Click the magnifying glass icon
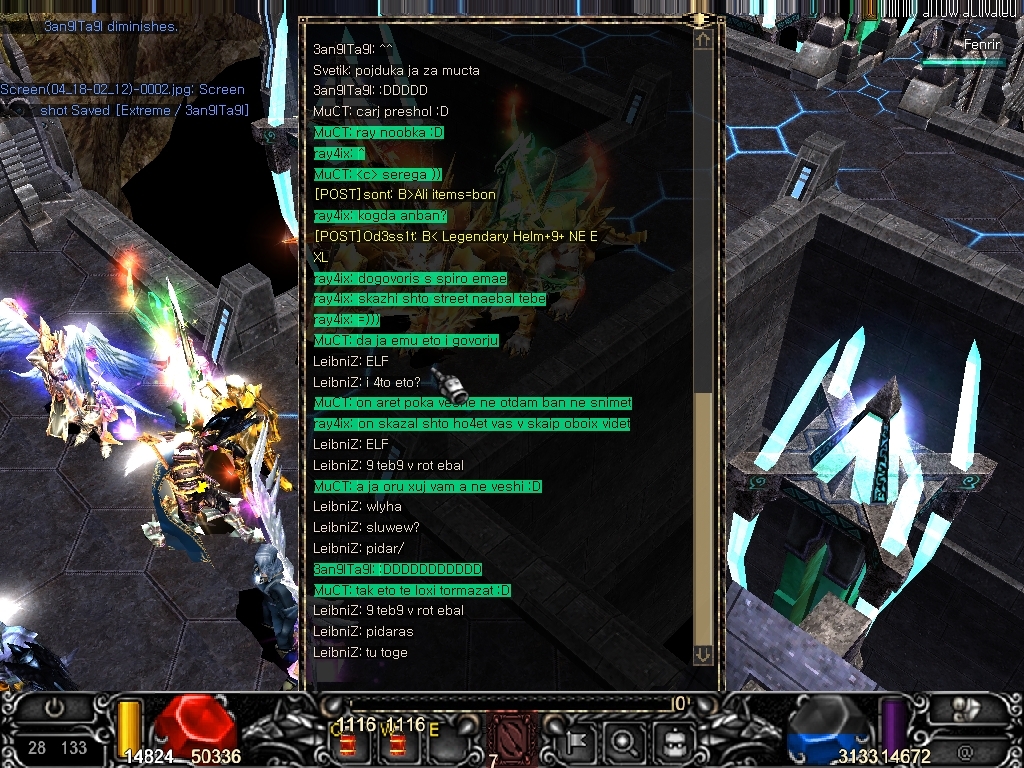The image size is (1024, 768). click(625, 742)
